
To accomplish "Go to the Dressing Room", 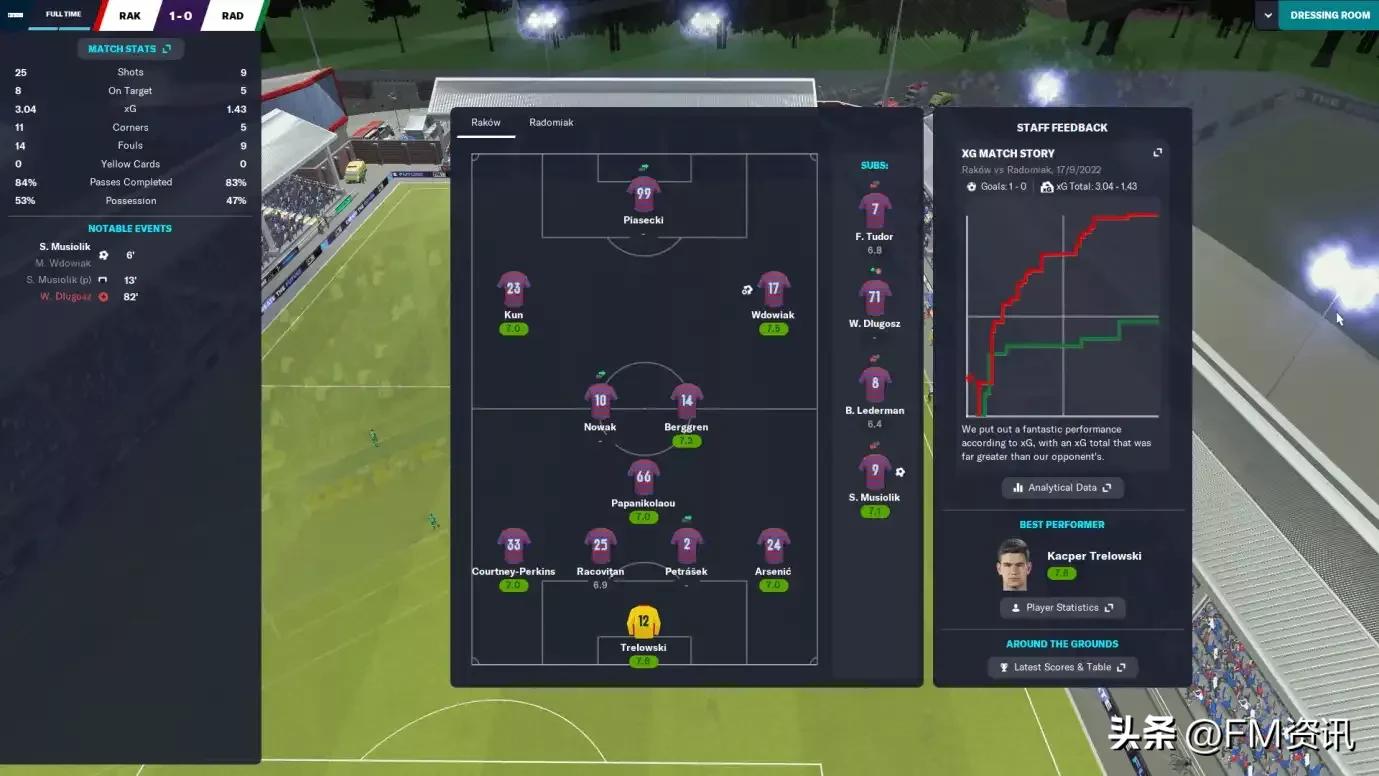I will [x=1329, y=15].
